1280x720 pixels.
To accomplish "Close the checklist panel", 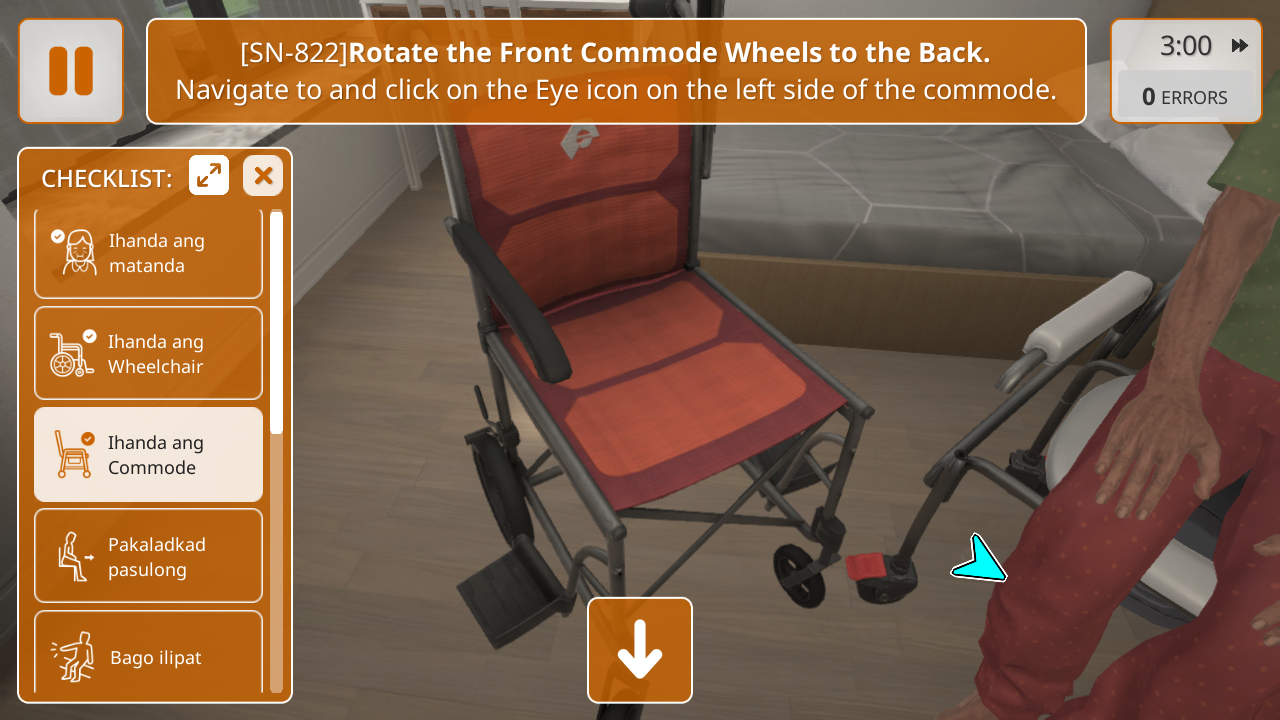I will point(263,176).
